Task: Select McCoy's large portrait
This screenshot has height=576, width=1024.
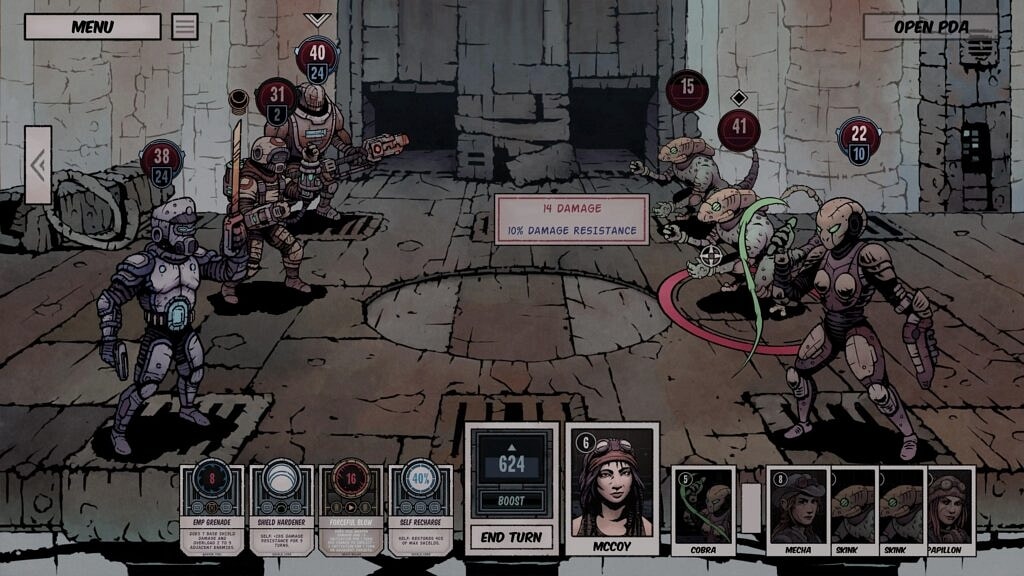Action: tap(611, 488)
